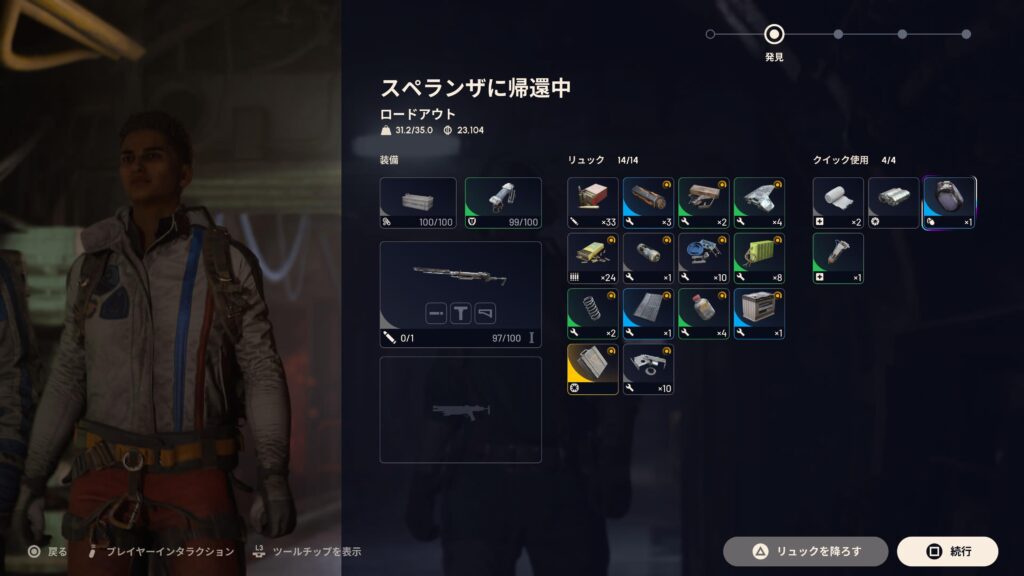The height and width of the screenshot is (576, 1024).
Task: Choose the green battery pack stack of 8
Action: (759, 258)
